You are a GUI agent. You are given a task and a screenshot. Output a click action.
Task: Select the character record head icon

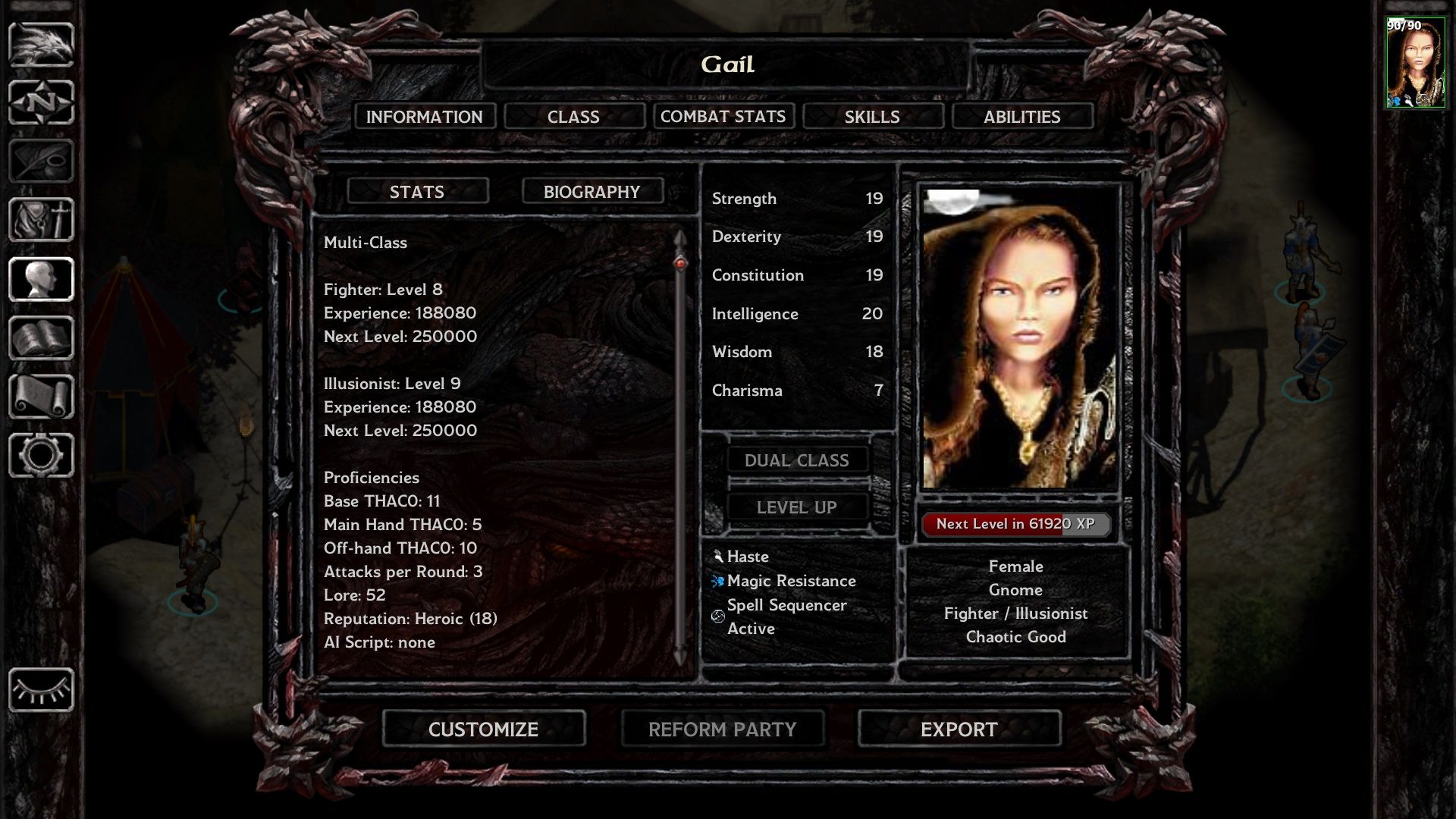point(42,279)
